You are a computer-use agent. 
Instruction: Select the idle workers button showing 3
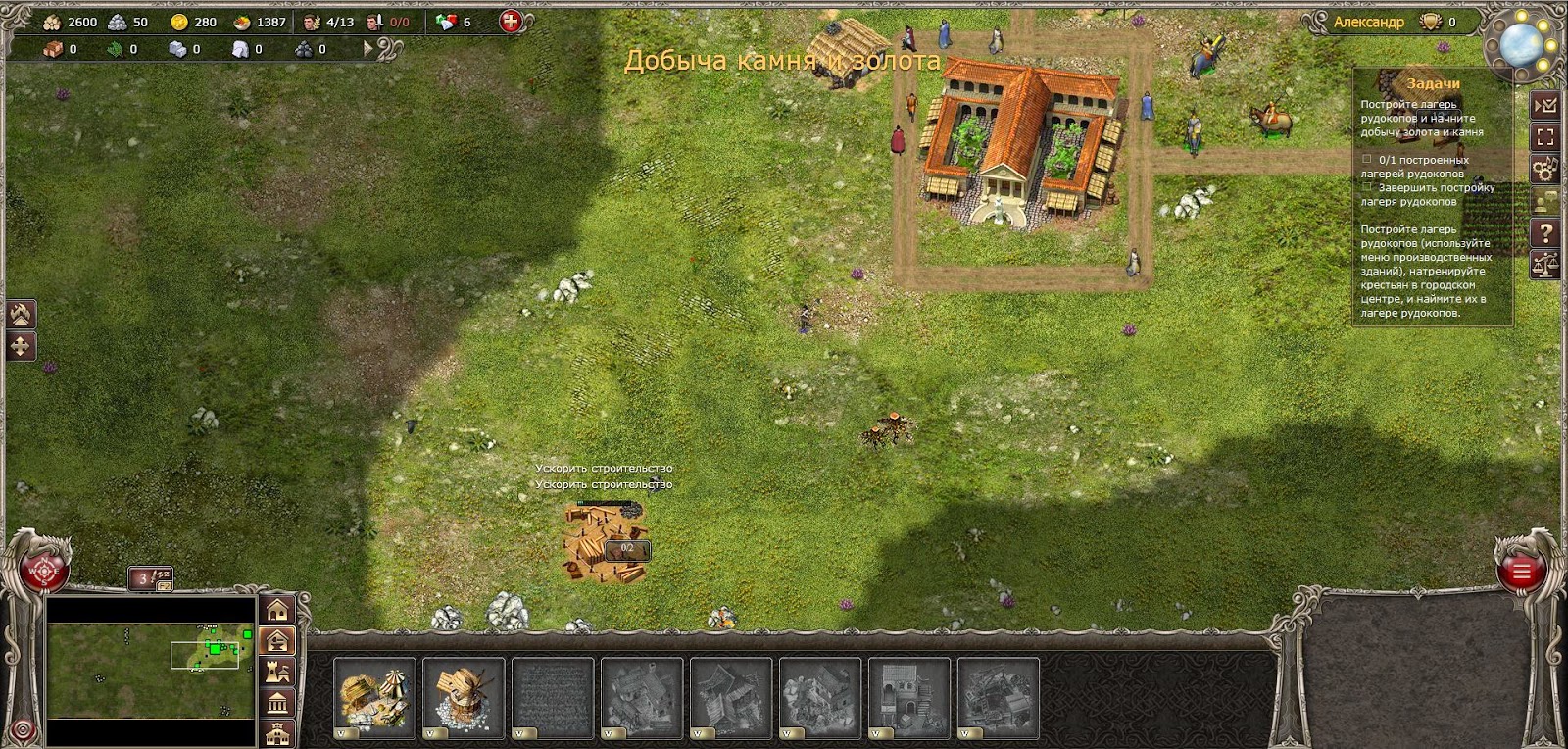150,578
